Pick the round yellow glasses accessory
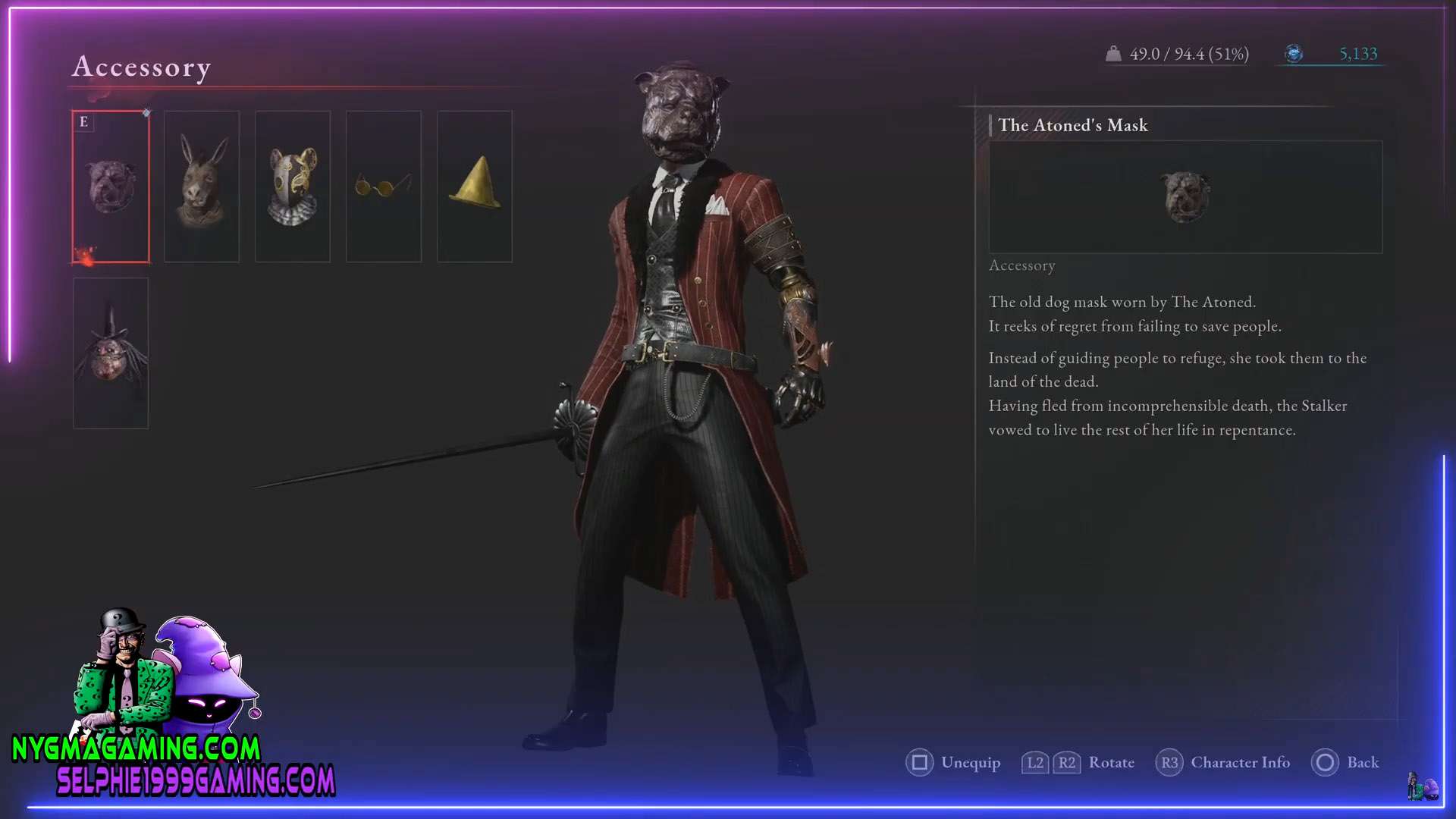Image resolution: width=1456 pixels, height=819 pixels. click(384, 187)
